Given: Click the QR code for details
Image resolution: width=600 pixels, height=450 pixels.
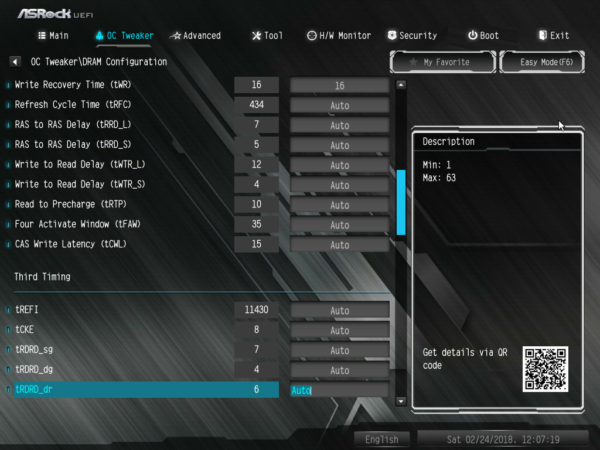Looking at the screenshot, I should (545, 369).
